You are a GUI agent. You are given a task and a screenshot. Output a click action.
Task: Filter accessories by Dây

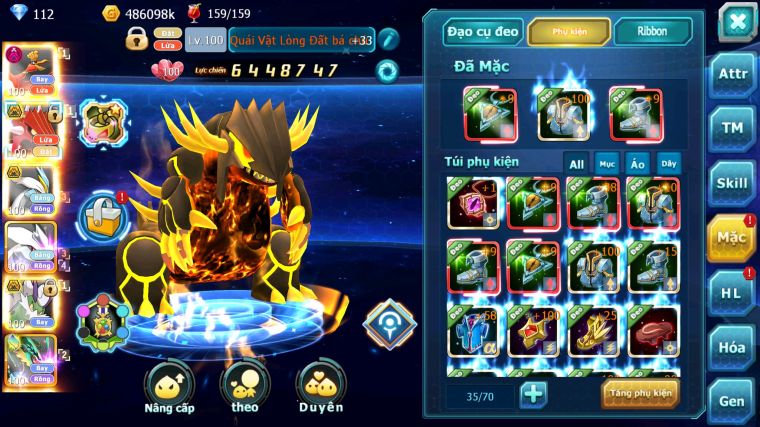tap(667, 163)
